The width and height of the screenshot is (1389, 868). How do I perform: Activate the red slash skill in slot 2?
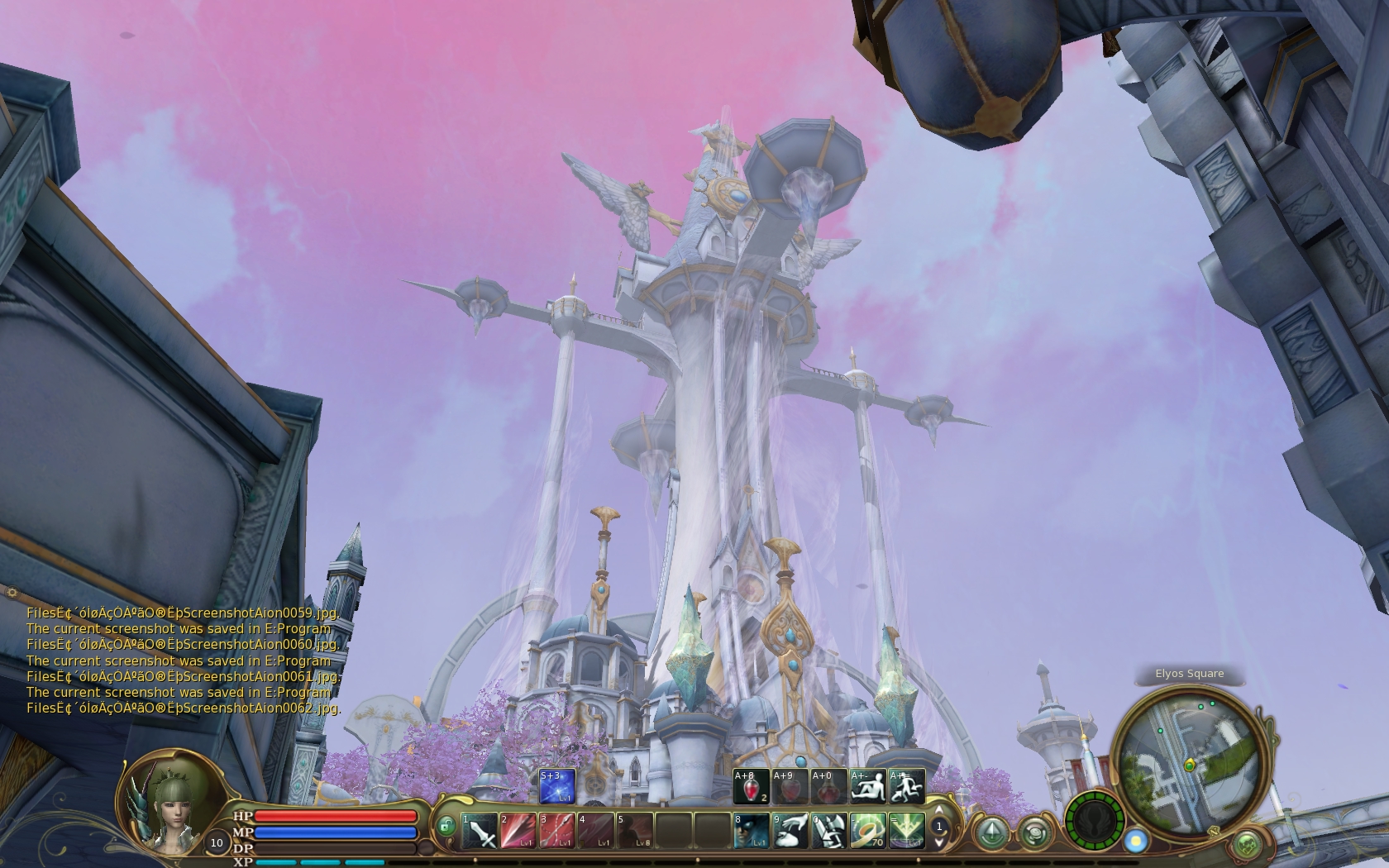click(x=518, y=831)
